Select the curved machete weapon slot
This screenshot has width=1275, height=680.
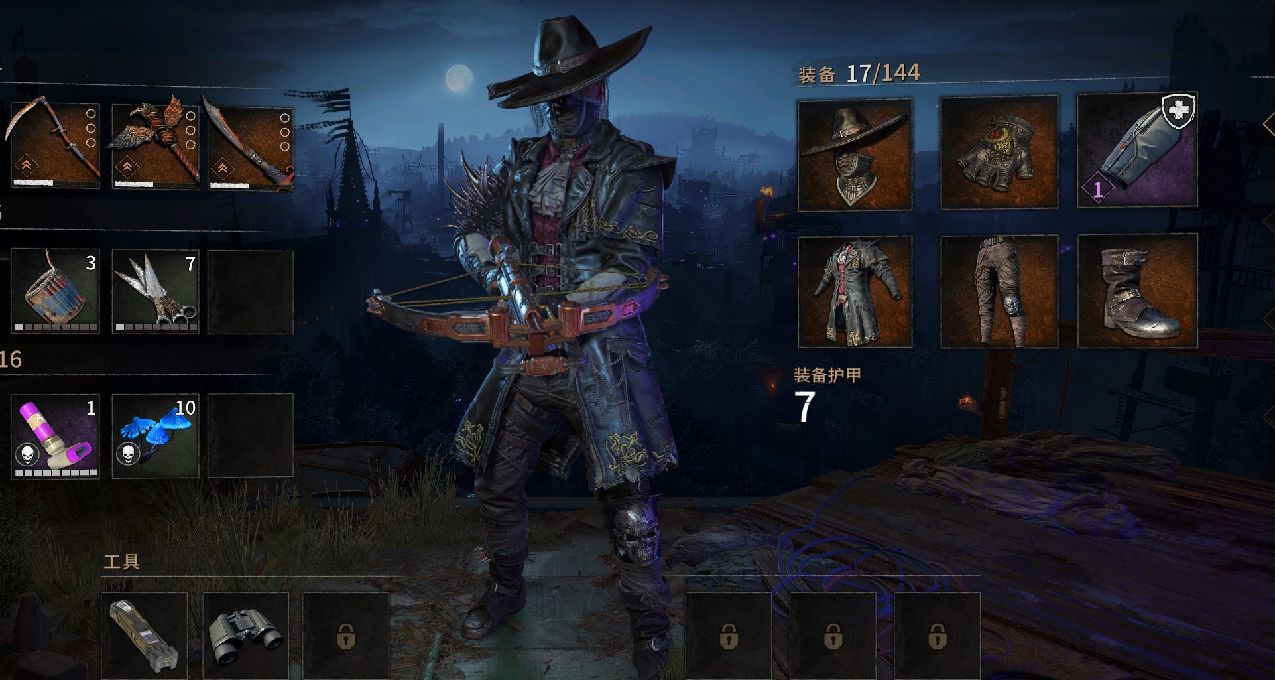(249, 144)
